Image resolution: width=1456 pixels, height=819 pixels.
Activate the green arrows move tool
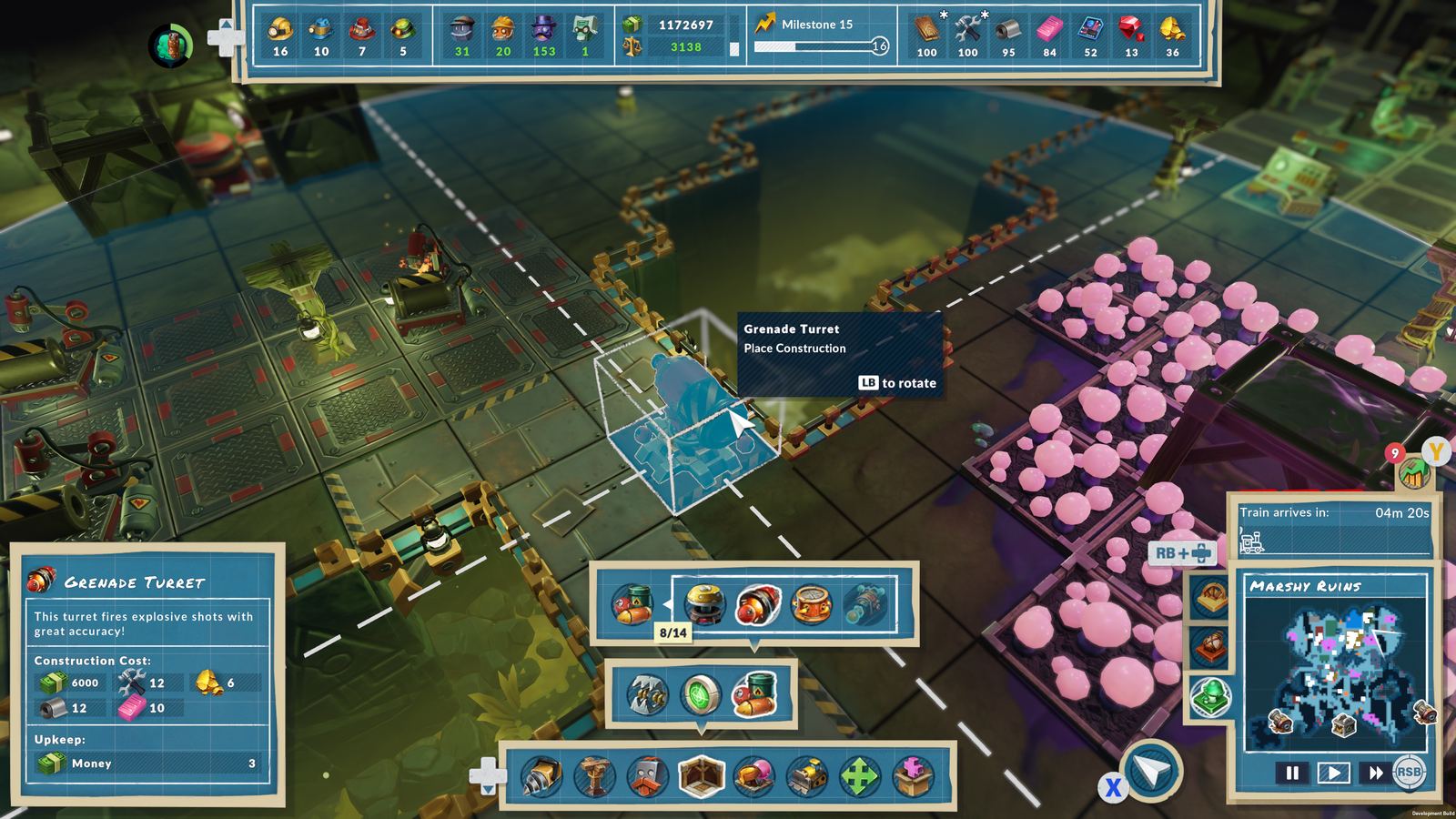pyautogui.click(x=859, y=777)
